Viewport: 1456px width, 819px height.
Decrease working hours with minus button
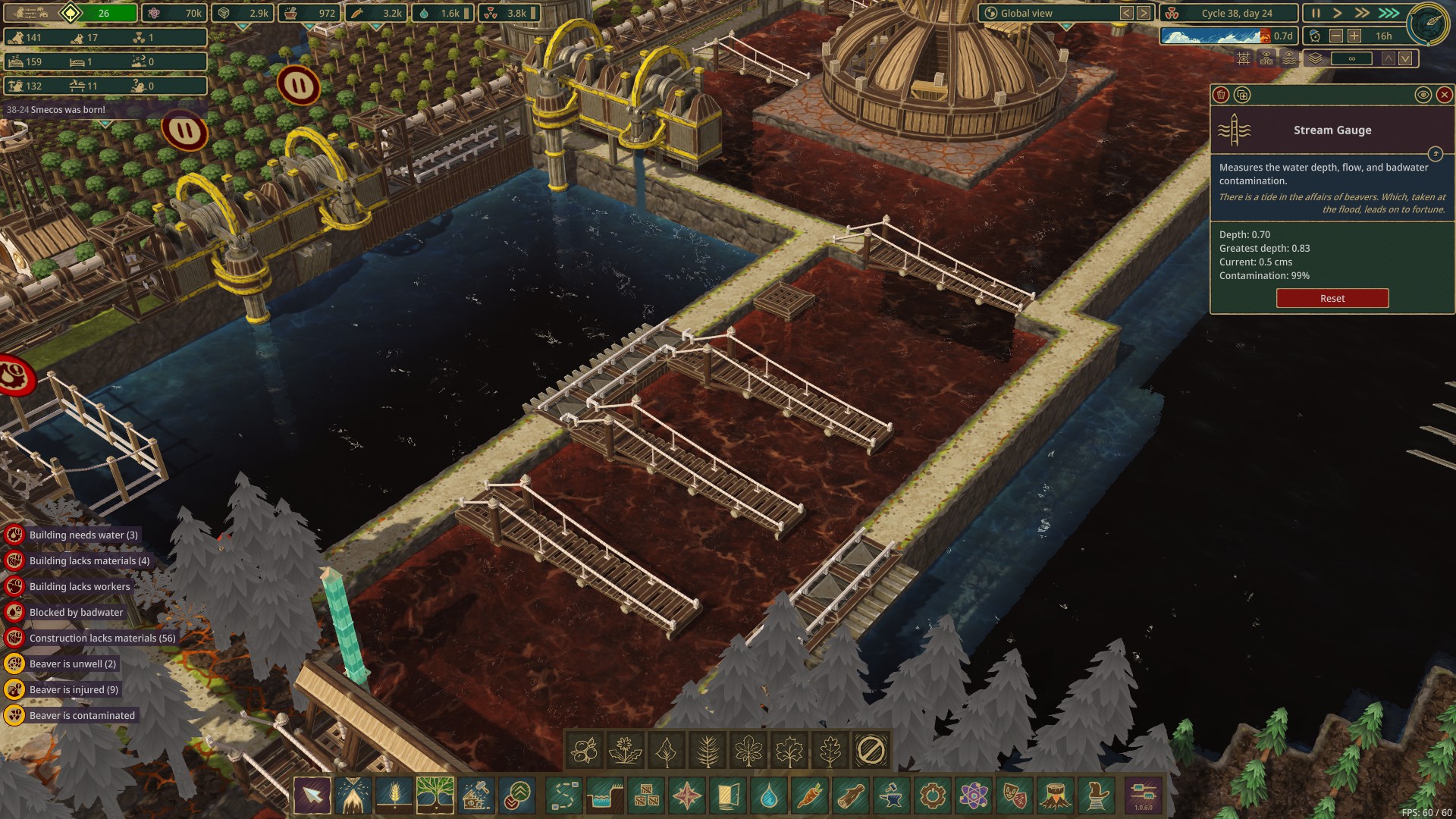click(1336, 36)
